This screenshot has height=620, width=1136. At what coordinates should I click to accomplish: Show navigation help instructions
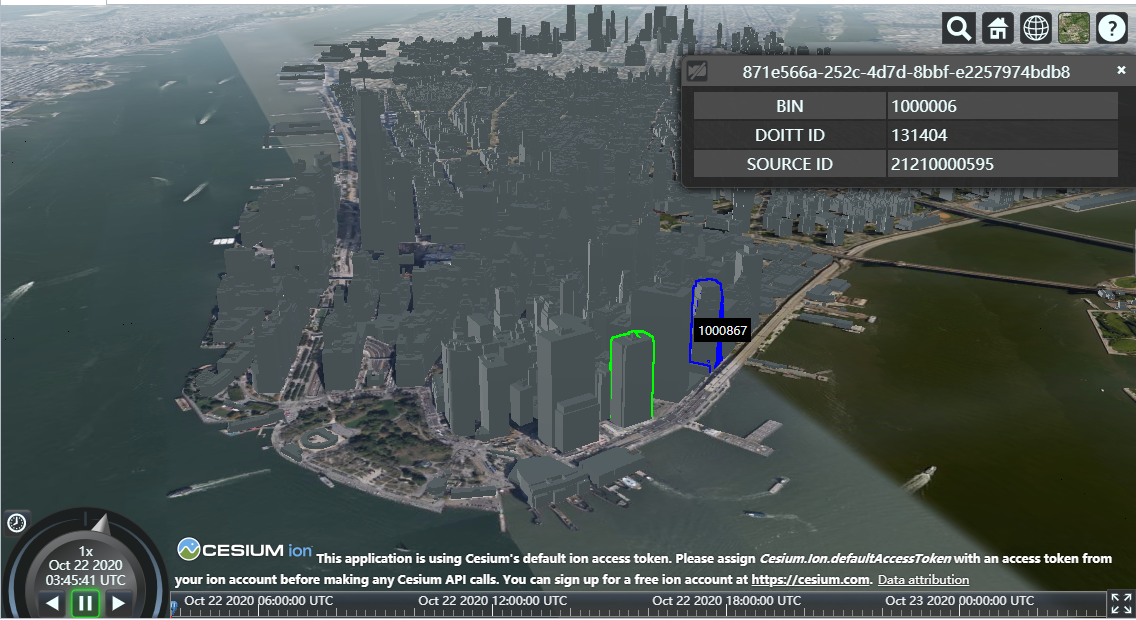1112,29
